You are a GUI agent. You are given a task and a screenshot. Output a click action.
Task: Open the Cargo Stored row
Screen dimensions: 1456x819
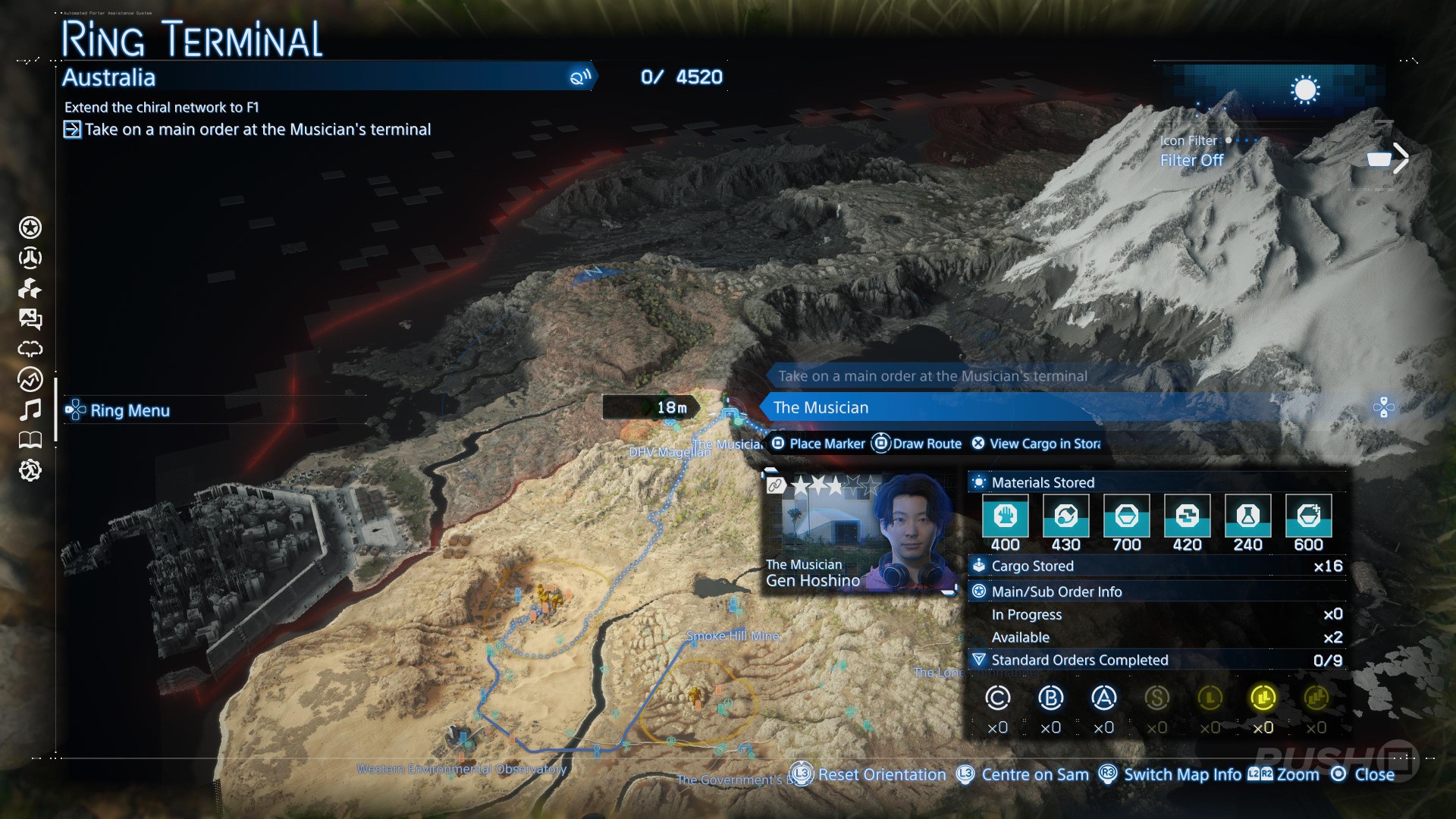click(x=1156, y=566)
